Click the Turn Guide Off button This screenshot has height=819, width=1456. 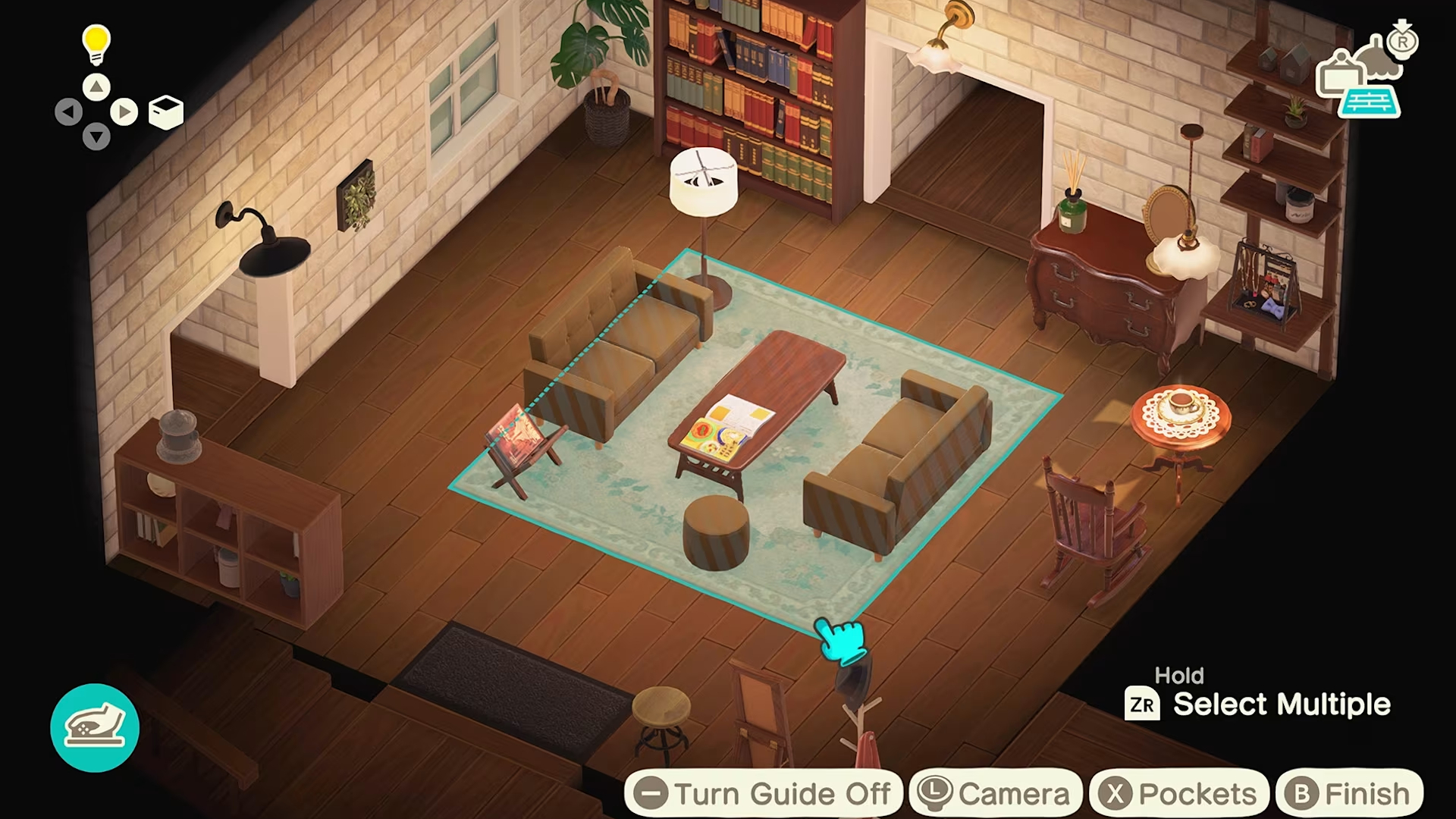coord(764,794)
